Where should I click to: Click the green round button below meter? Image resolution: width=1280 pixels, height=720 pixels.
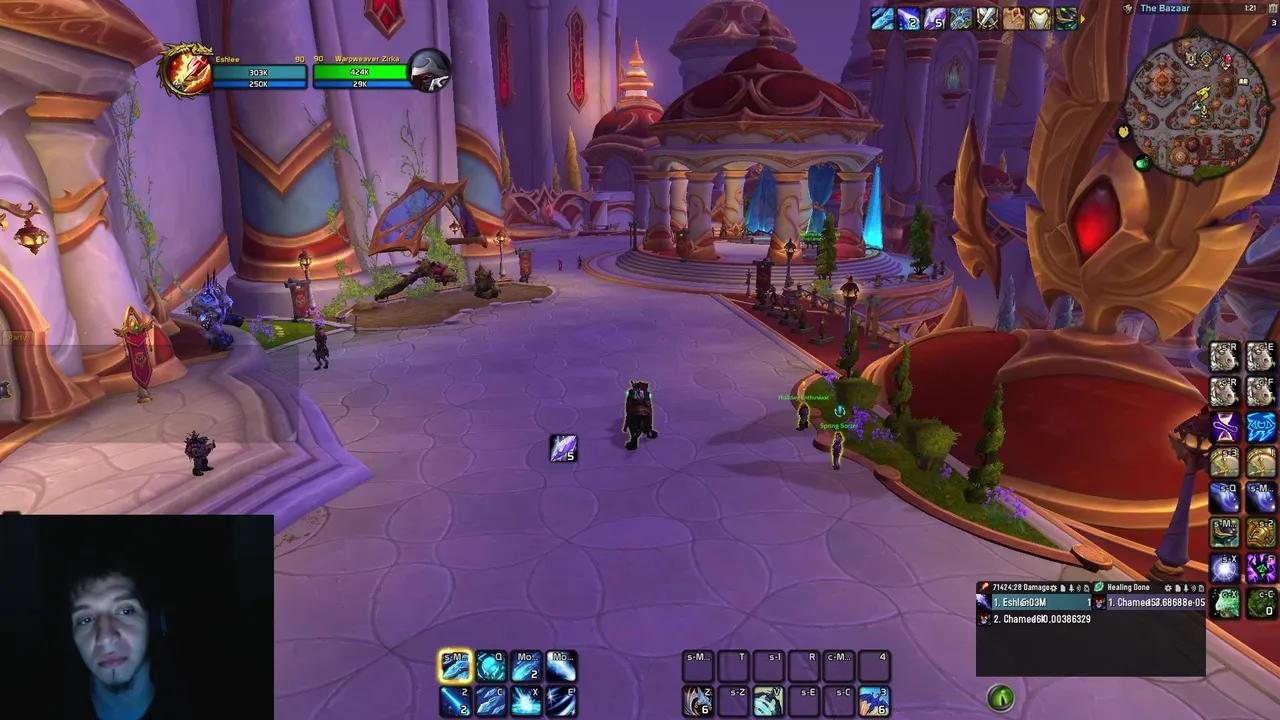[x=1001, y=697]
